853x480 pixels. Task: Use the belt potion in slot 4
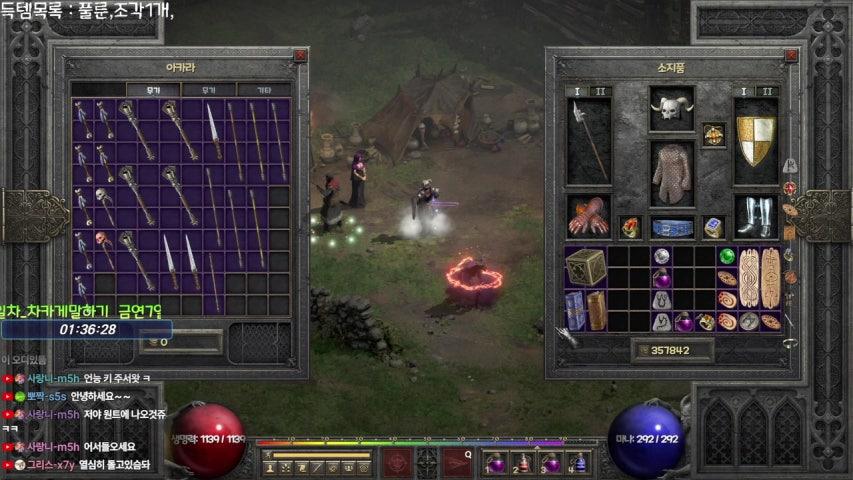tap(578, 464)
